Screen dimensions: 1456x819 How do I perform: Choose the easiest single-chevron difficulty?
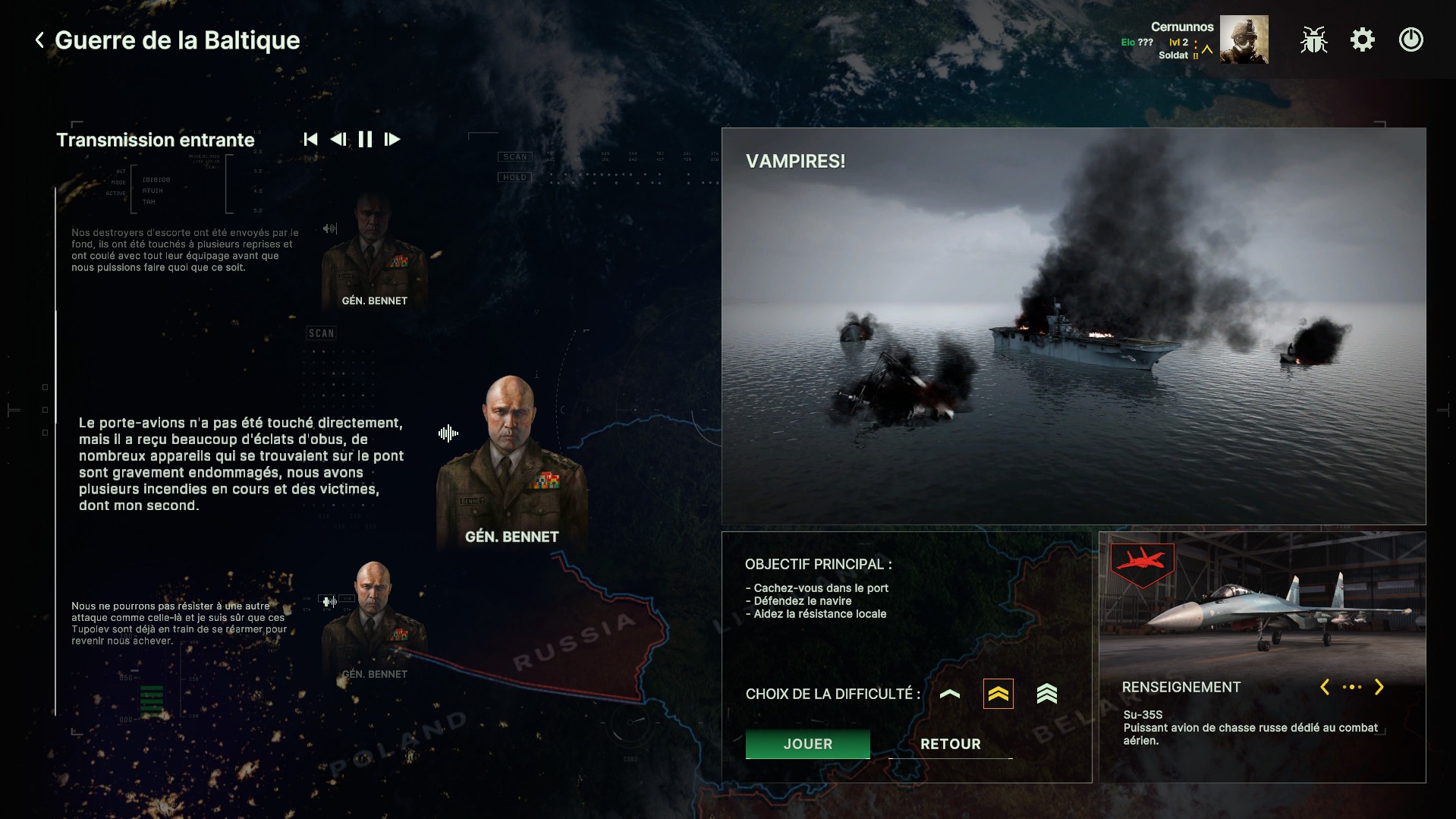(x=949, y=694)
